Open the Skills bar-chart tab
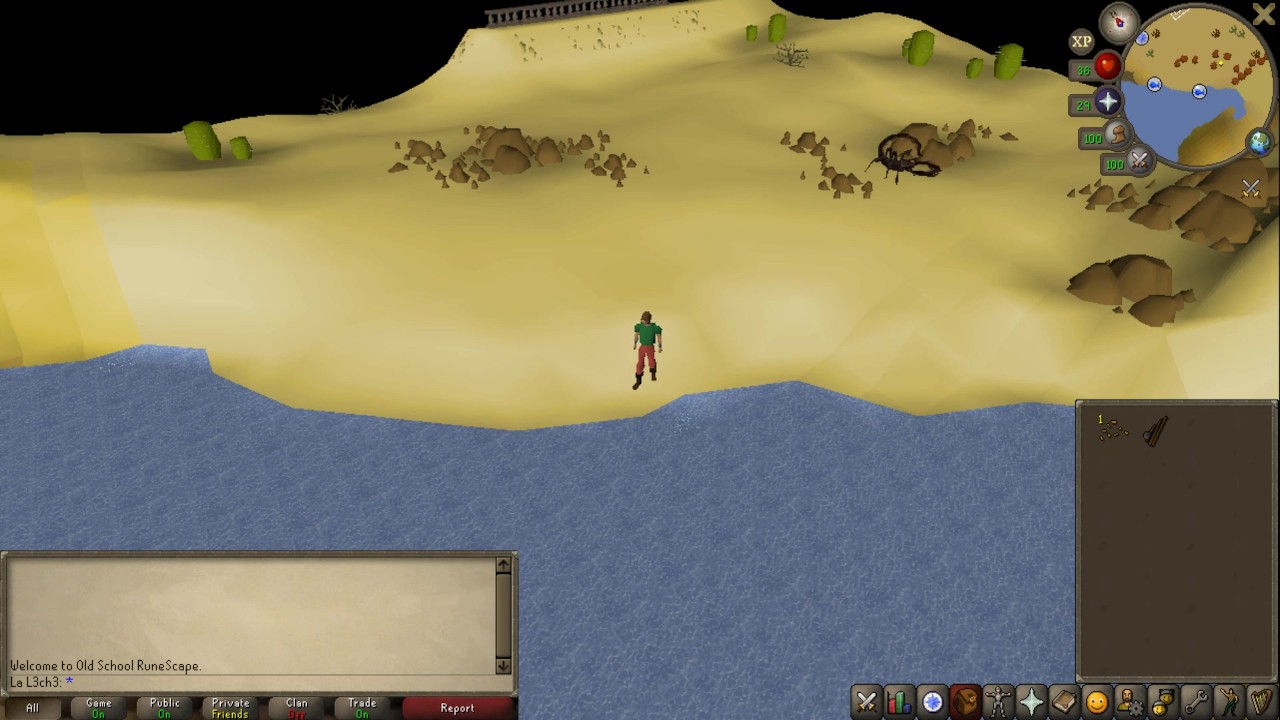 899,702
